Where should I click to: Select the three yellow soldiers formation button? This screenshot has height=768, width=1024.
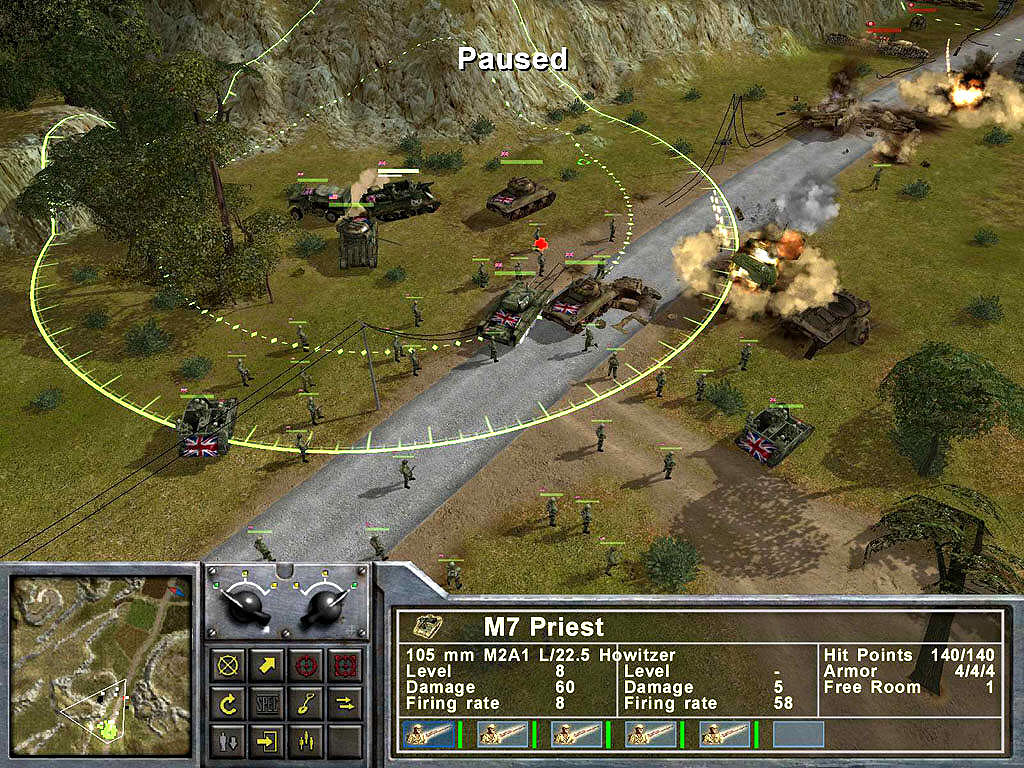(x=306, y=741)
